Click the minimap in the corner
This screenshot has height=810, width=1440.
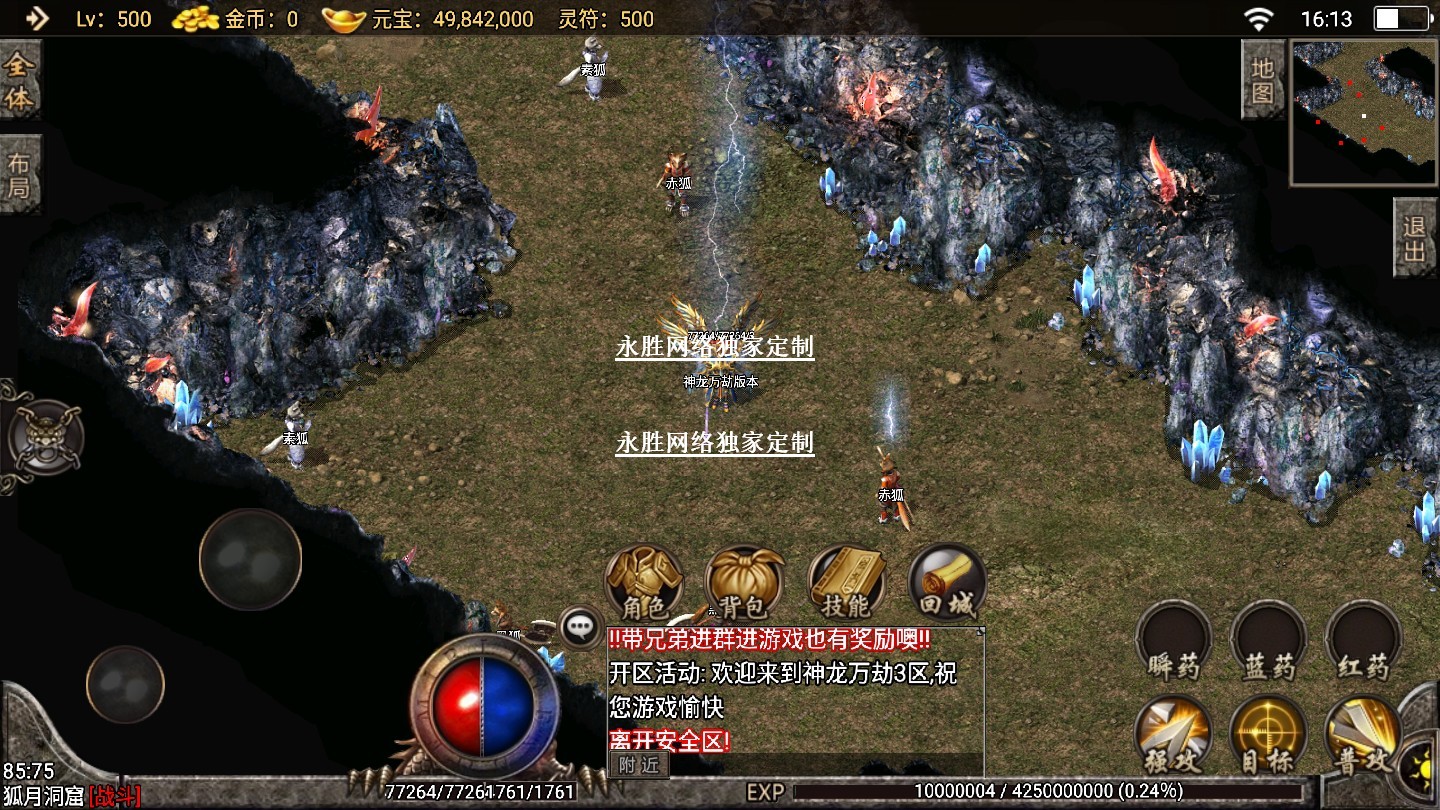pos(1363,112)
